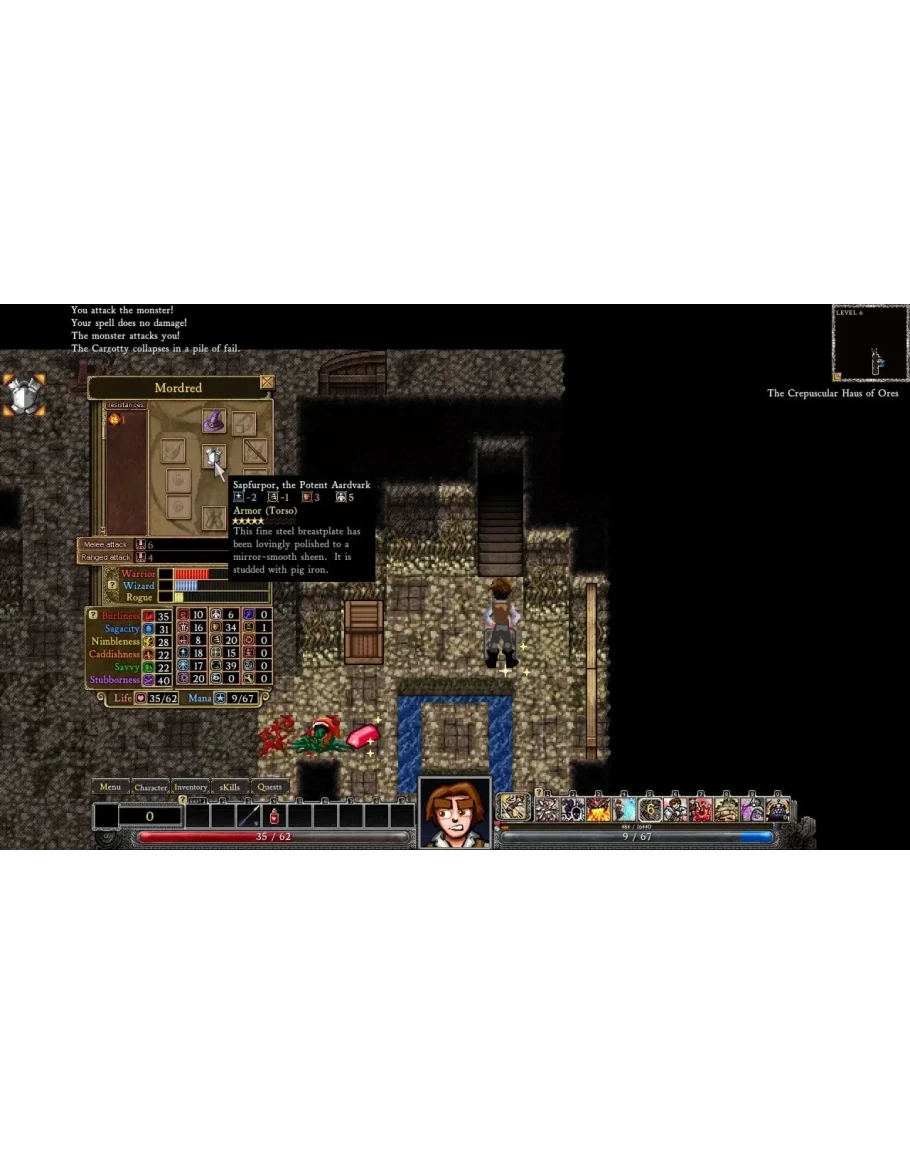910x1155 pixels.
Task: Open the Inventory panel
Action: 190,787
